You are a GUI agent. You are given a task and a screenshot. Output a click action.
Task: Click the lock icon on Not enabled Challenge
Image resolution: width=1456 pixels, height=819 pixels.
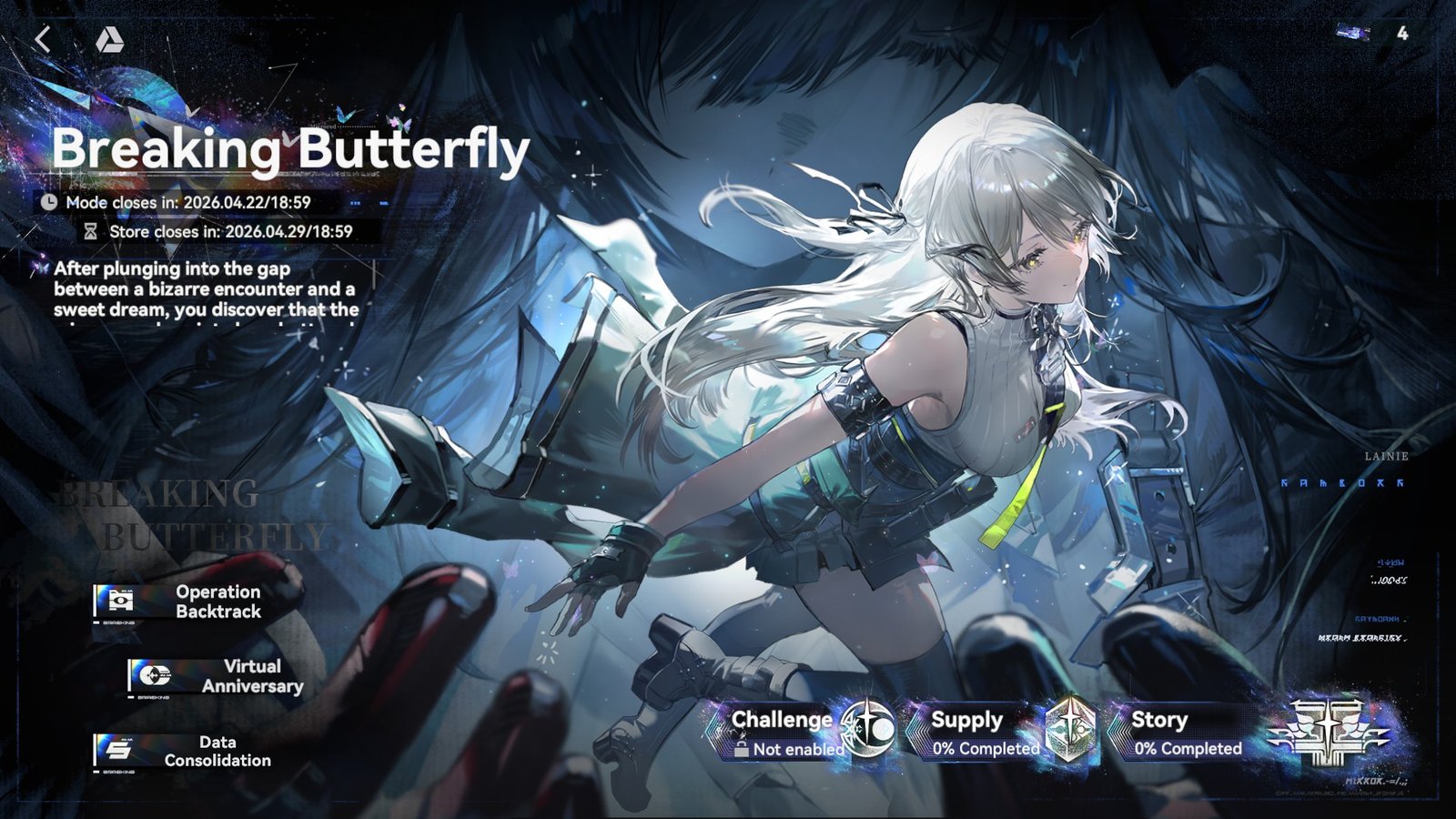[x=741, y=748]
